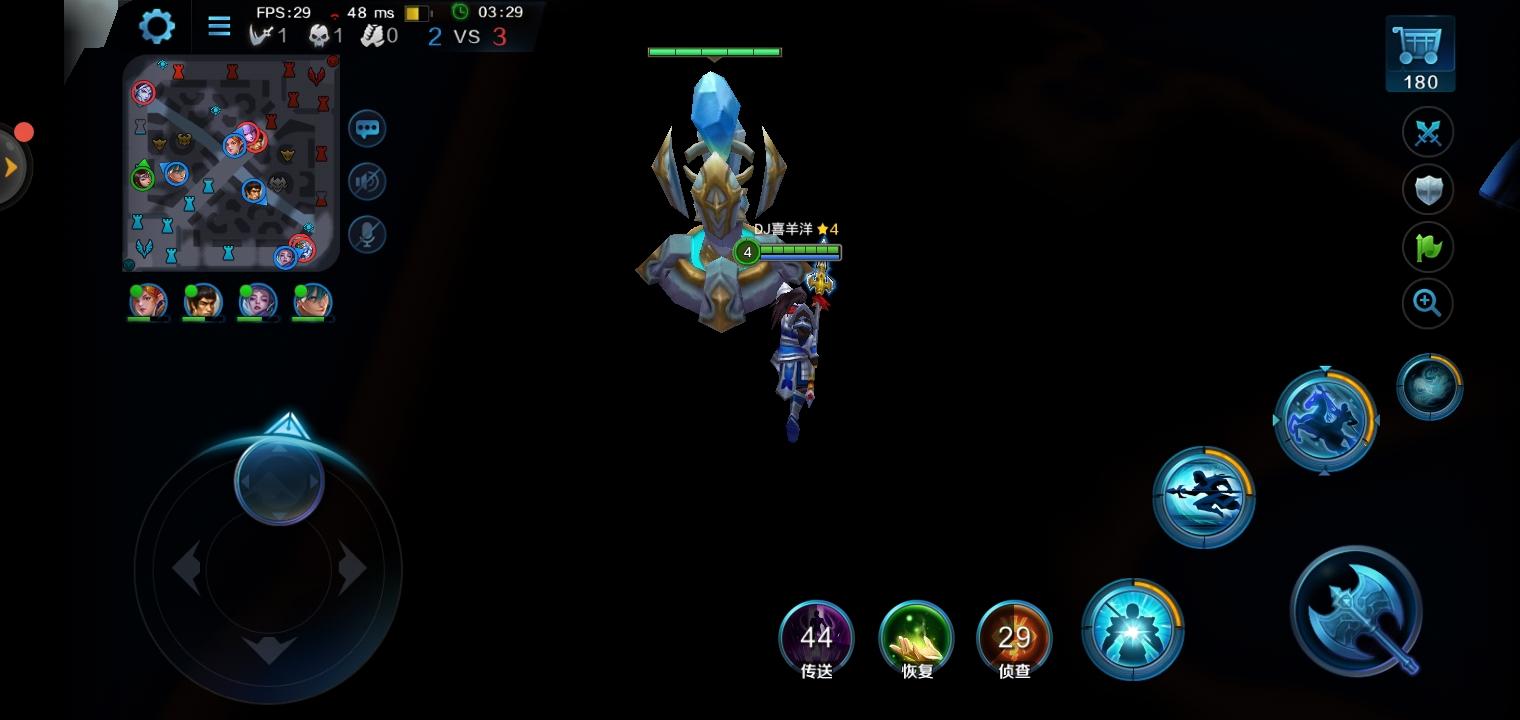Toggle quick chat with the message bubble
The height and width of the screenshot is (720, 1520).
point(366,129)
